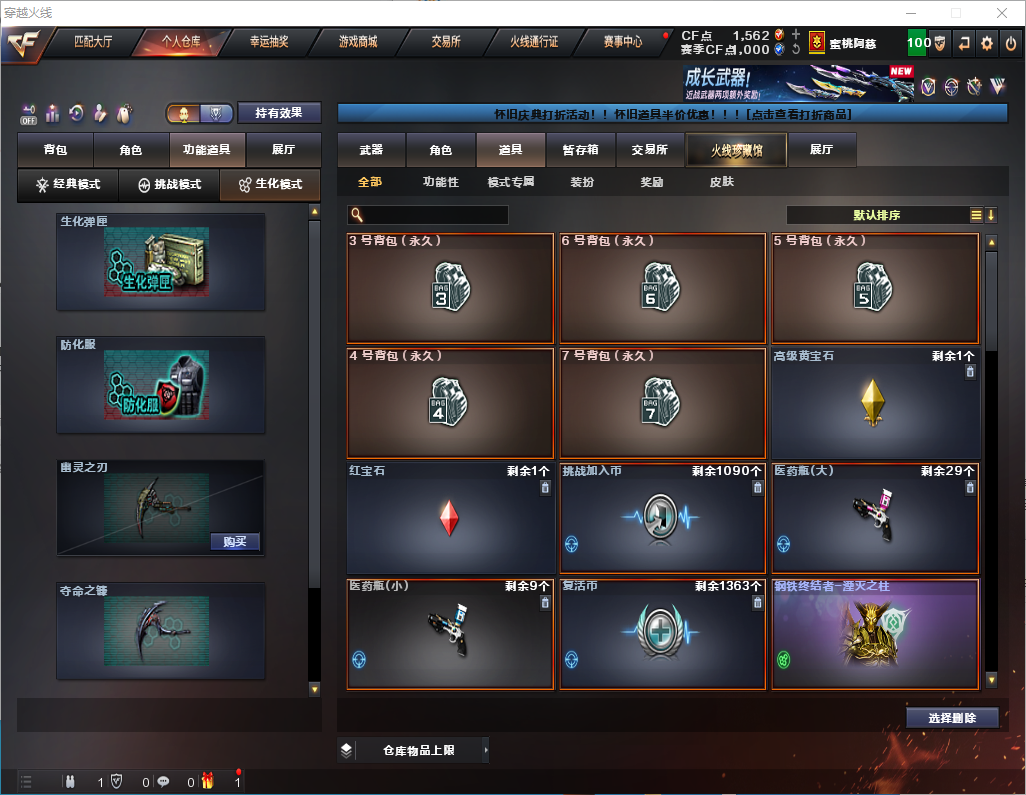Open the 火线珍藏馆 collection tab

point(736,150)
